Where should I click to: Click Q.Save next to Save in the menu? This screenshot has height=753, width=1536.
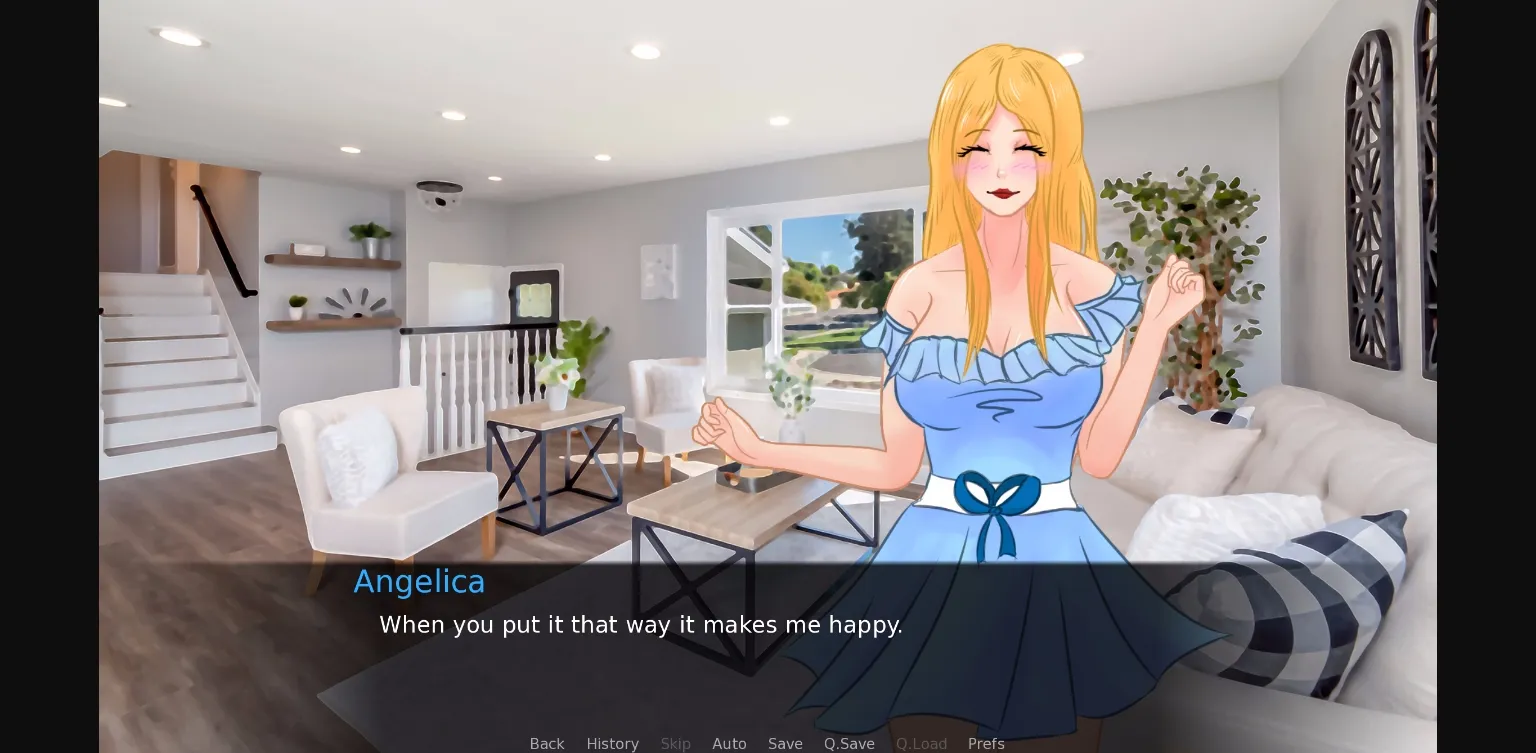point(849,744)
